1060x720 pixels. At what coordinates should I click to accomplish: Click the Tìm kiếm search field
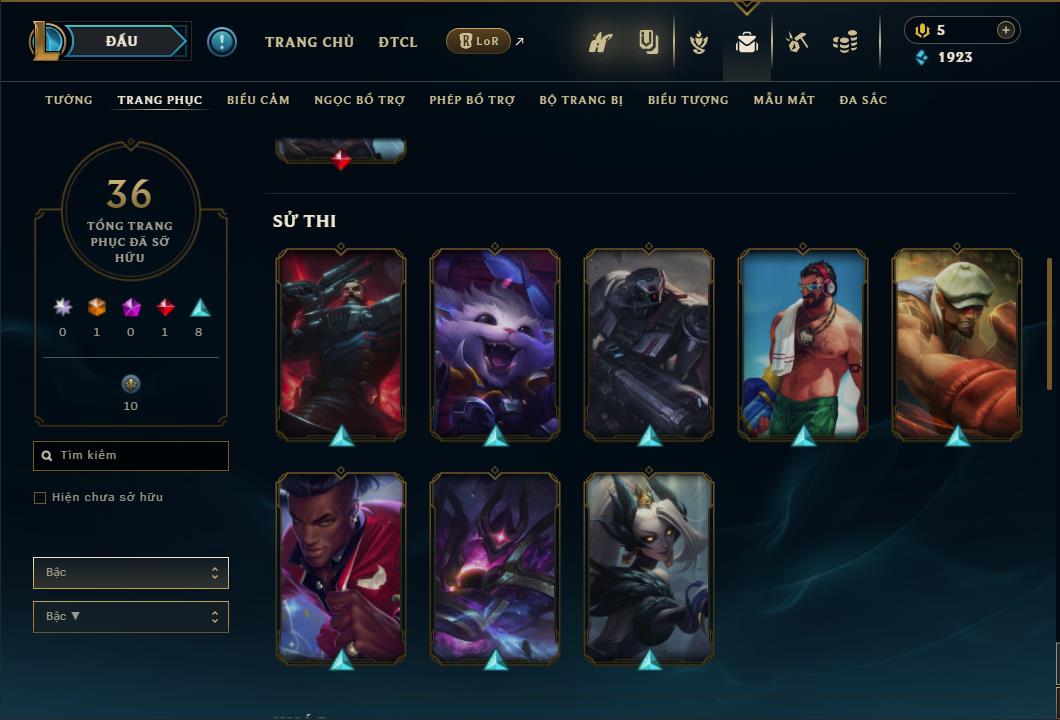click(x=131, y=456)
